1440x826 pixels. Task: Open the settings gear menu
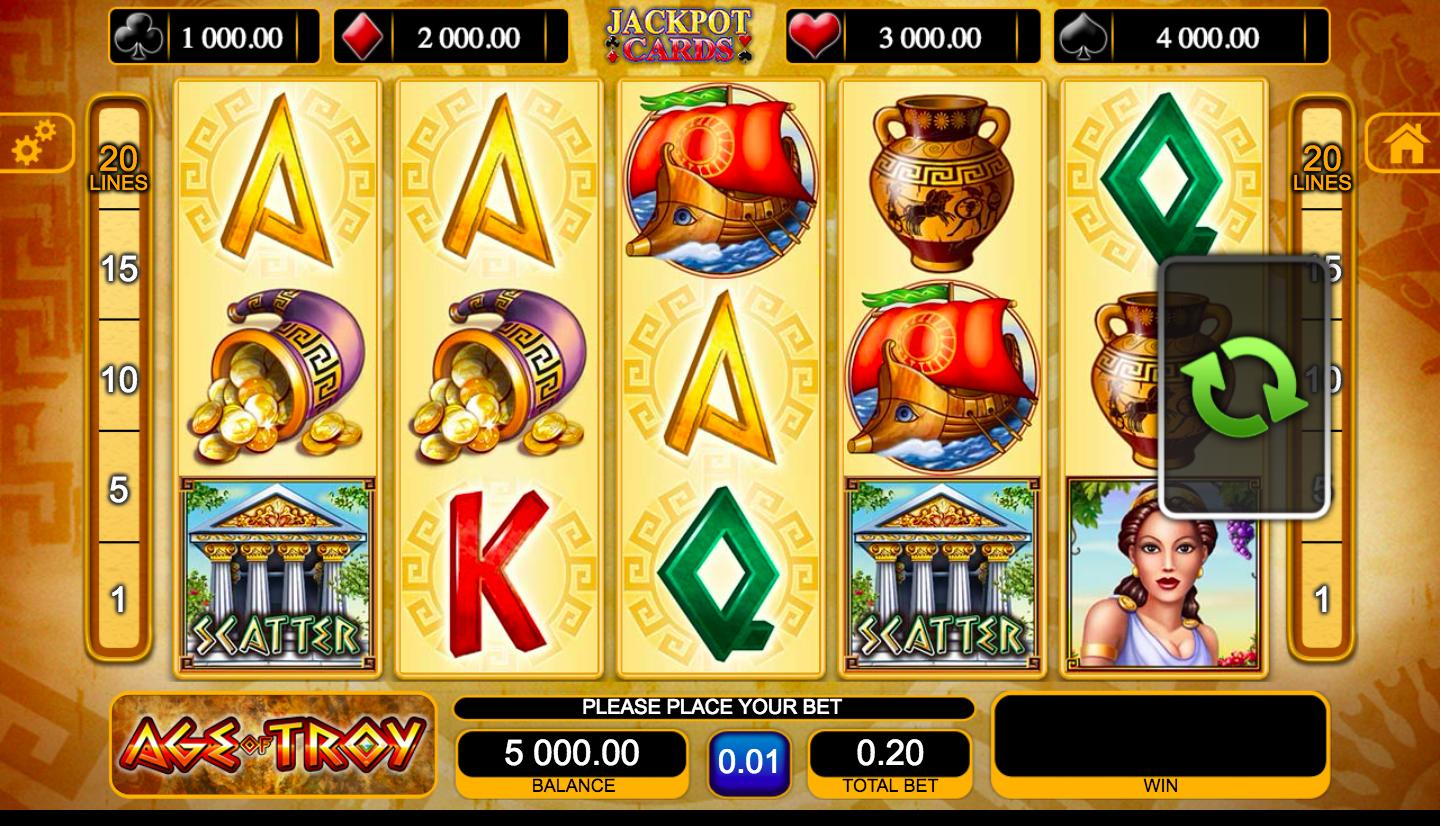click(33, 143)
